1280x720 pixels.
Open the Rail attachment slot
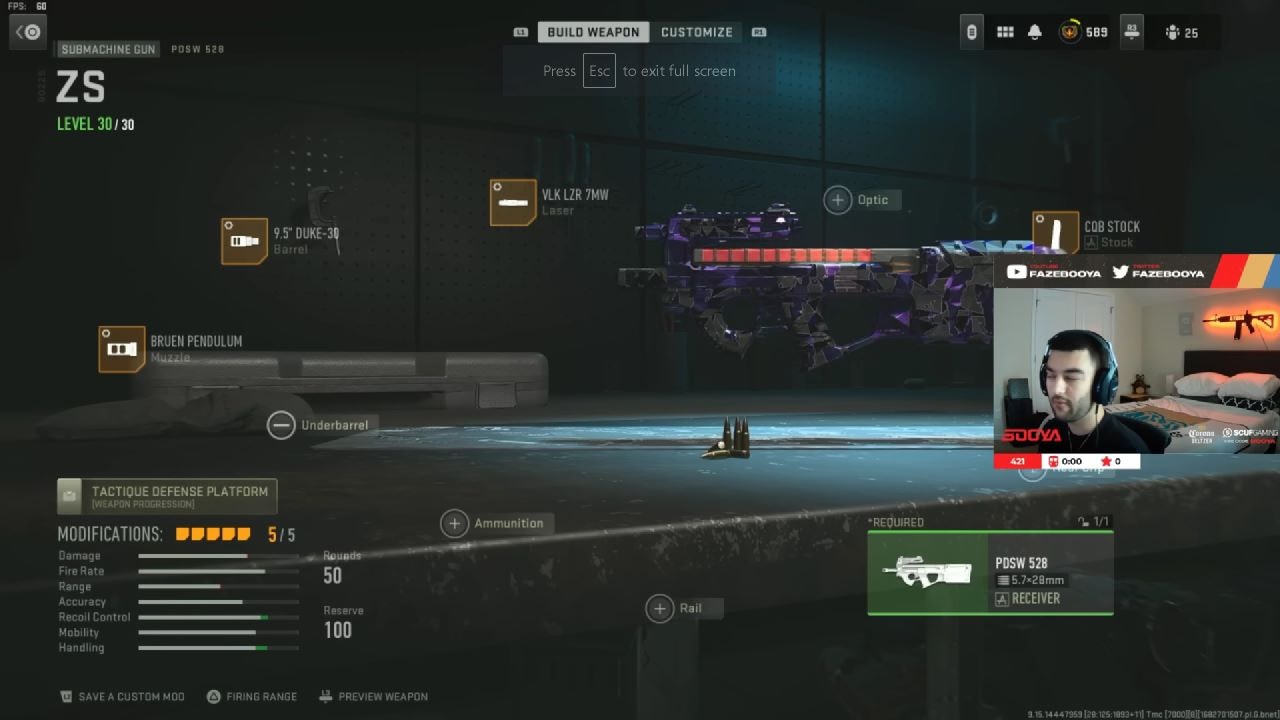point(660,608)
